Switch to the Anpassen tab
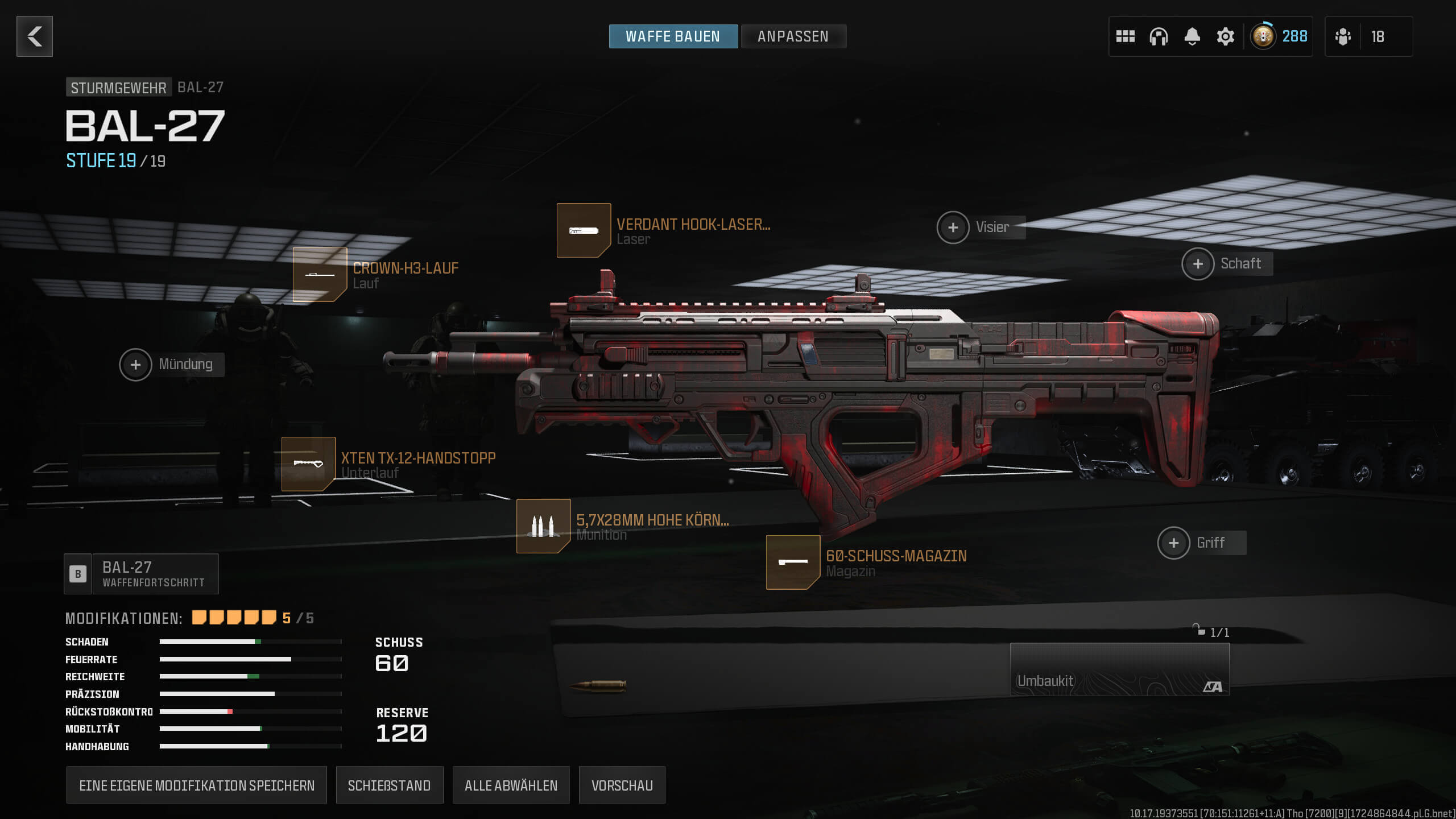 point(793,36)
